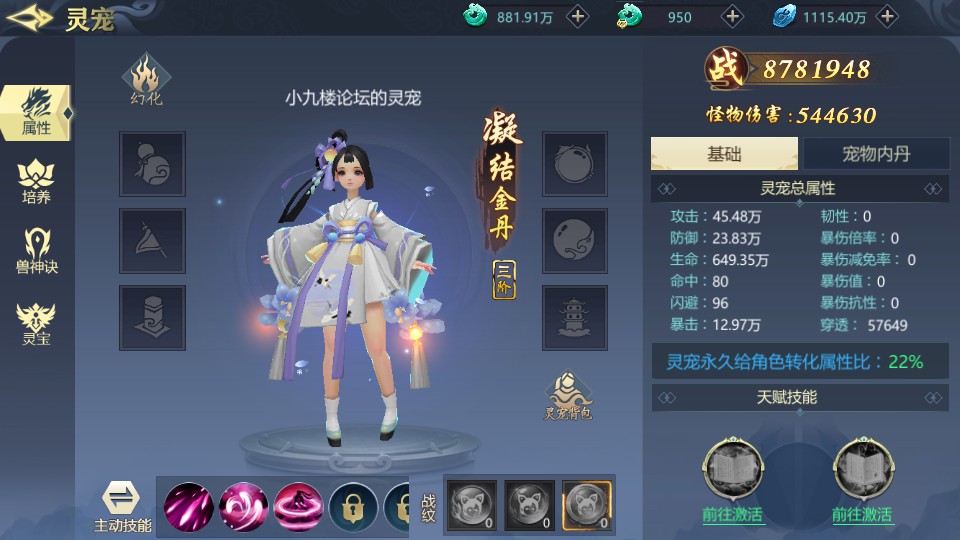This screenshot has width=960, height=540.
Task: Switch to the 属性 side tab
Action: (x=36, y=112)
